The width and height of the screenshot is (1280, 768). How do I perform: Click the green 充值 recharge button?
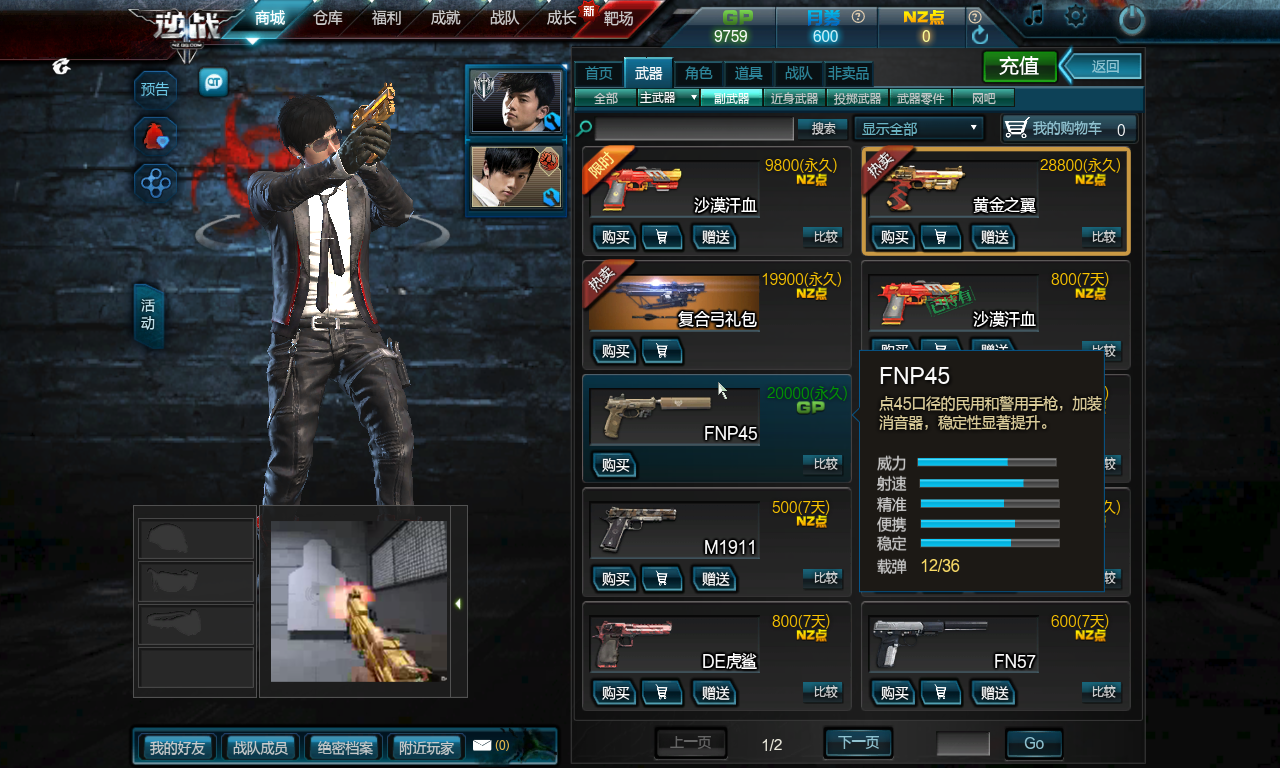1019,66
